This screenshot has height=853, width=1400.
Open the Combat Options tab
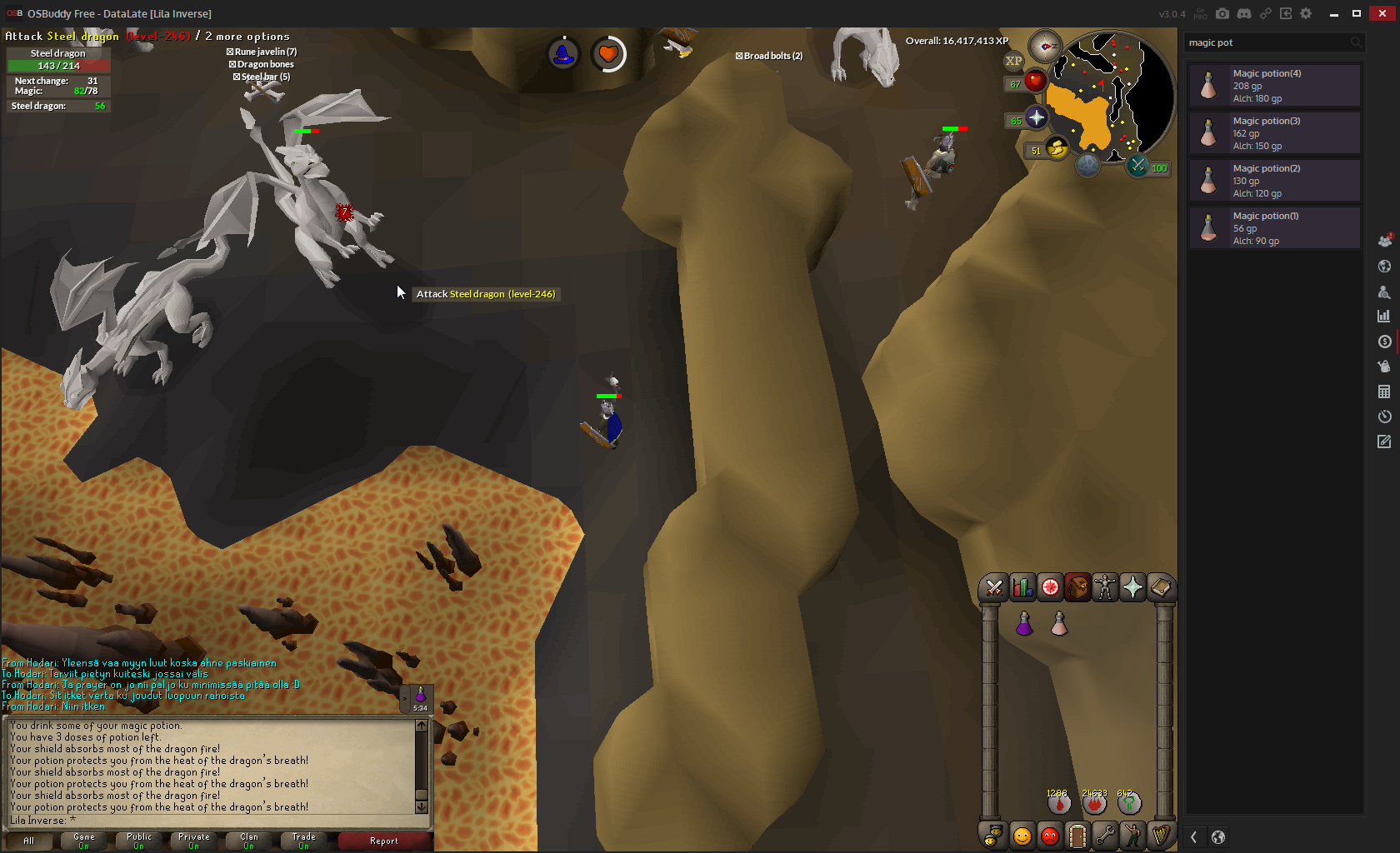[993, 588]
